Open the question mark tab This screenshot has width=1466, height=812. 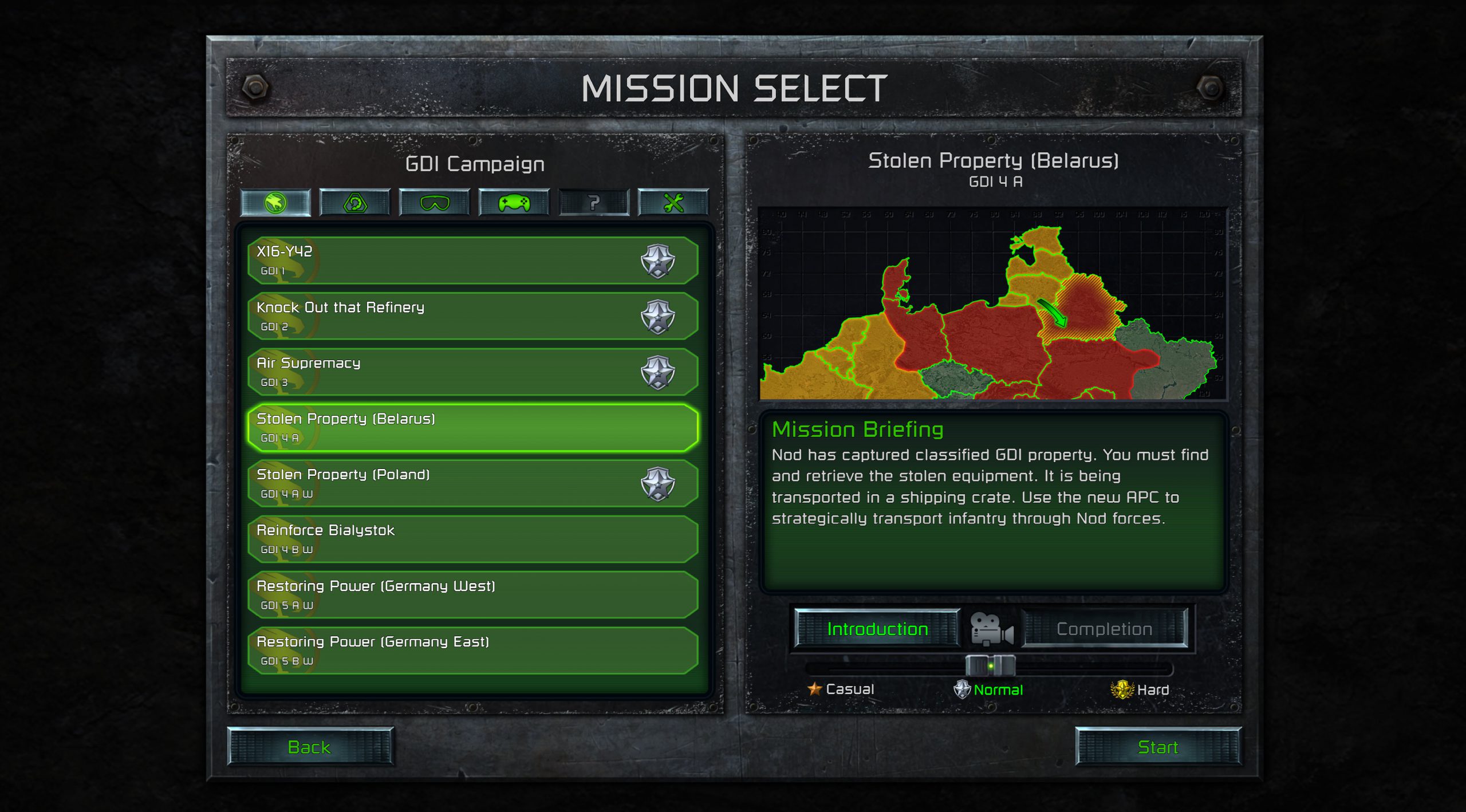594,203
